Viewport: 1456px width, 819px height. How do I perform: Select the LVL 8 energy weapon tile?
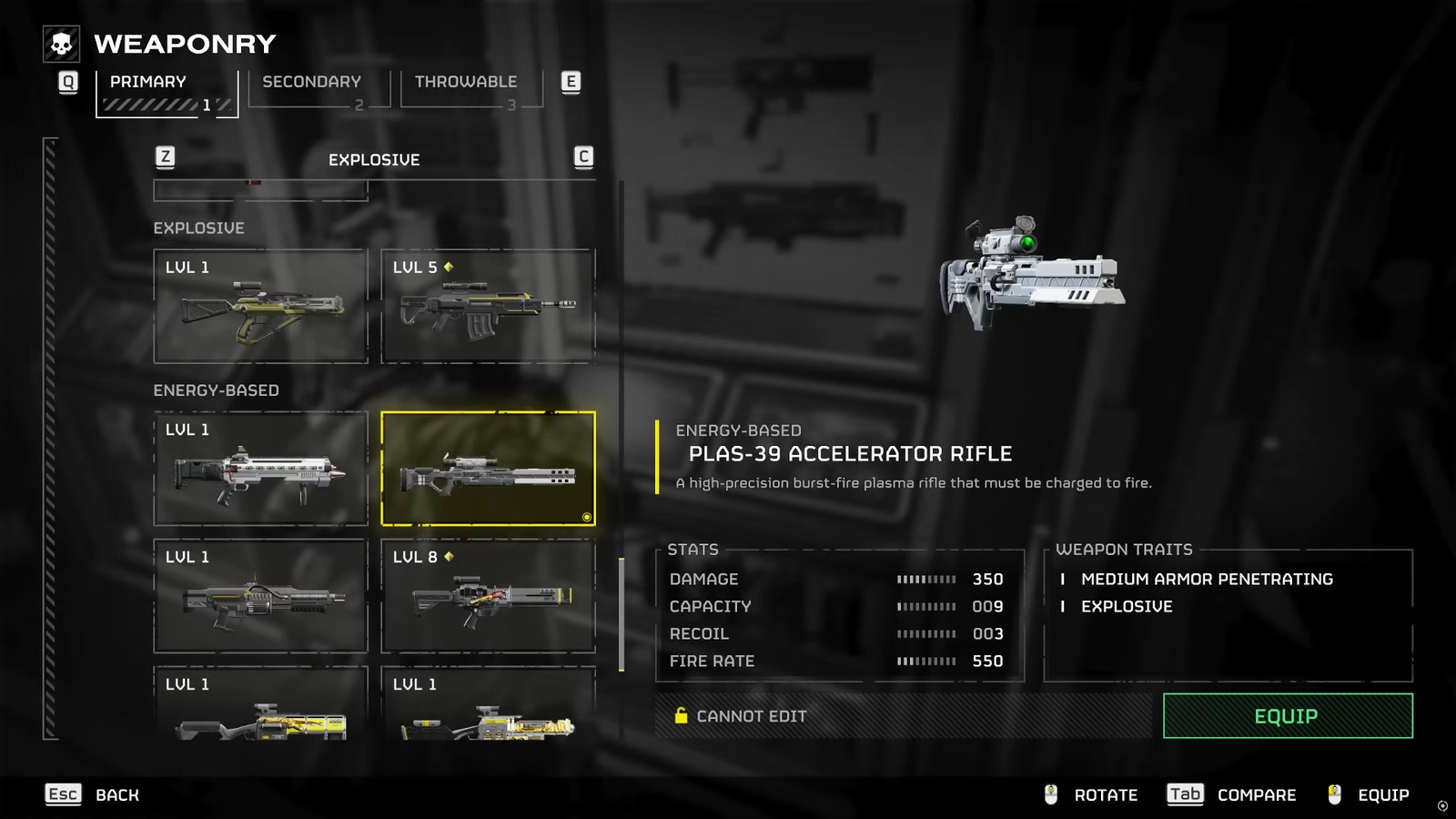tap(488, 596)
